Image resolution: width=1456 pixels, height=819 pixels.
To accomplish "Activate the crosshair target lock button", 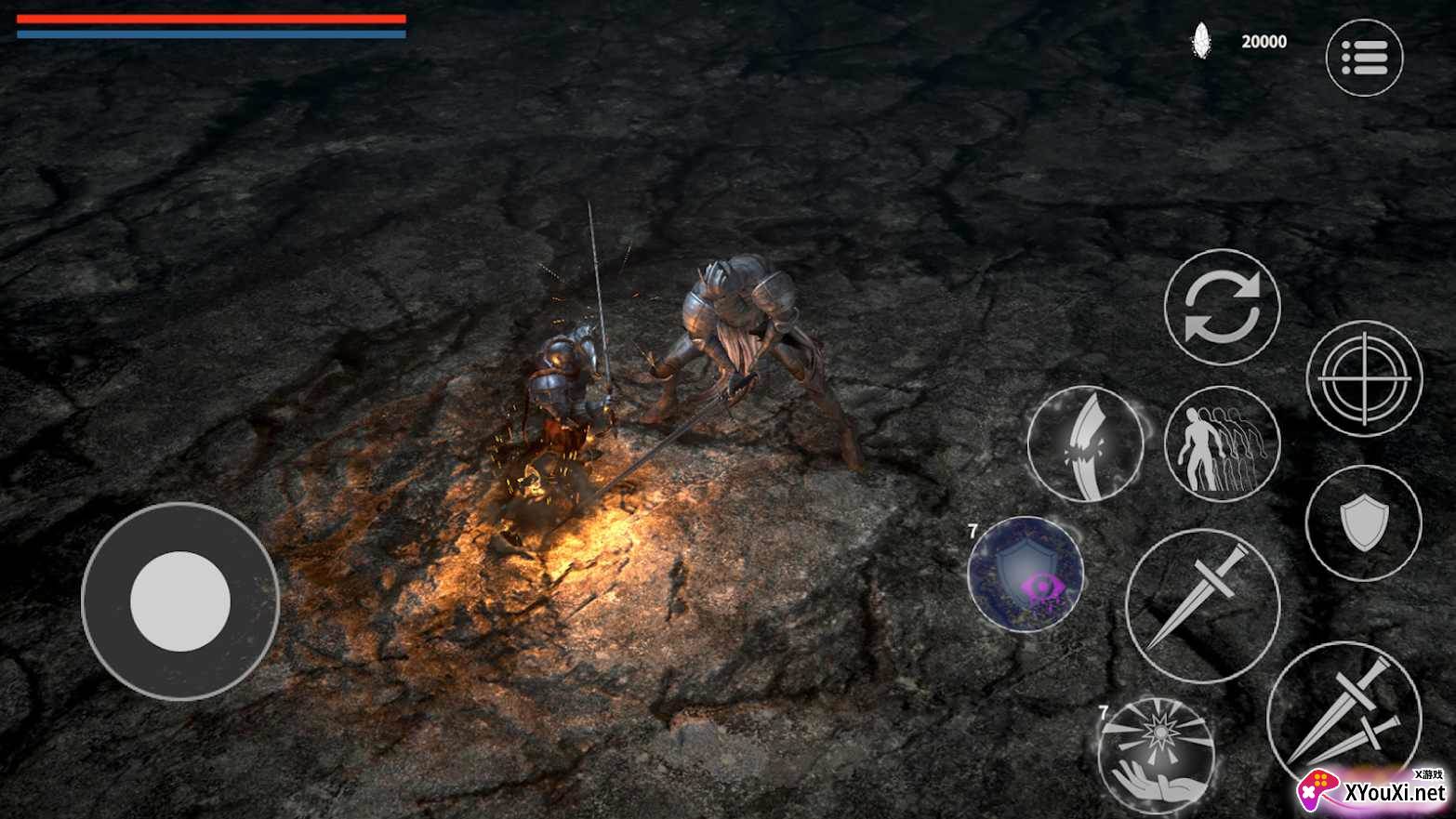I will (1364, 378).
